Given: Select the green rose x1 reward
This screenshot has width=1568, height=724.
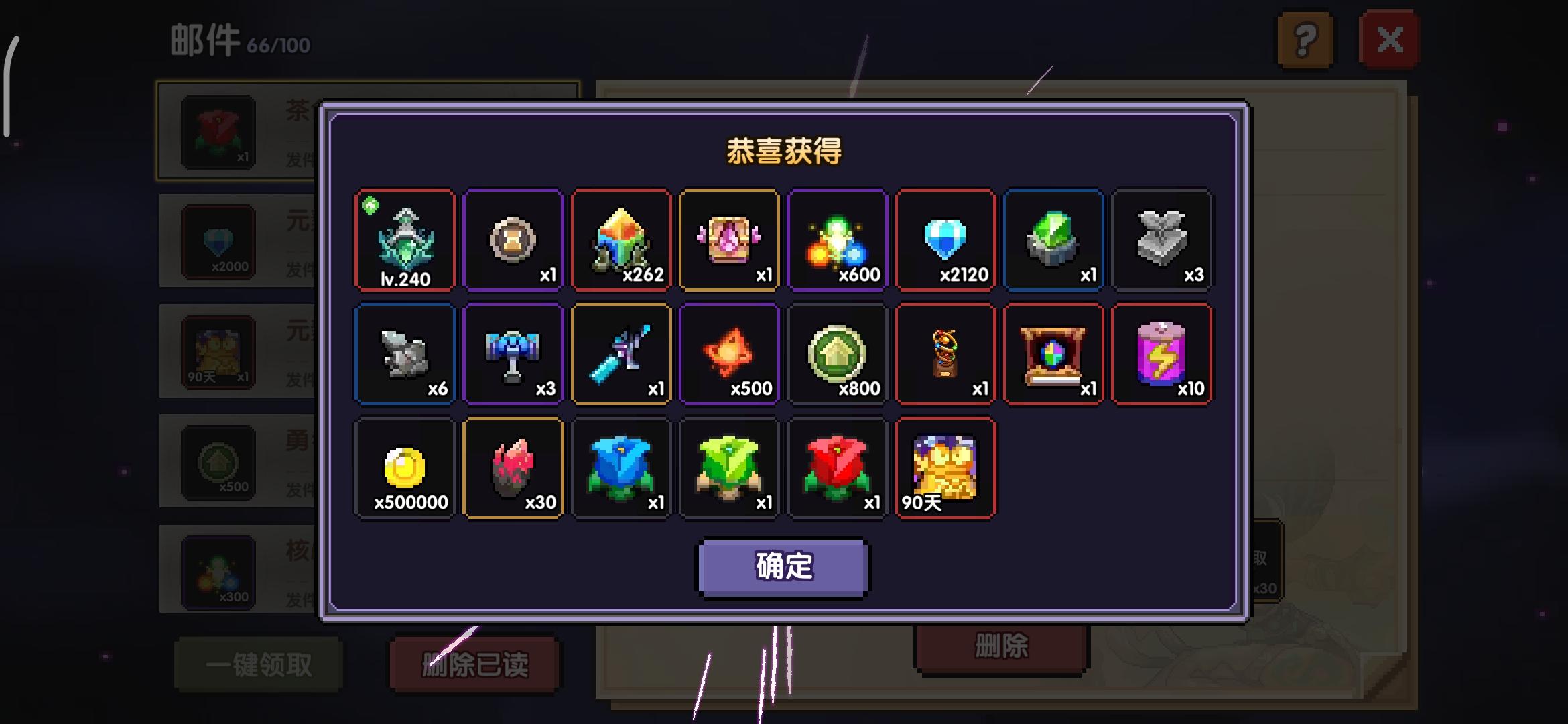Looking at the screenshot, I should 729,468.
